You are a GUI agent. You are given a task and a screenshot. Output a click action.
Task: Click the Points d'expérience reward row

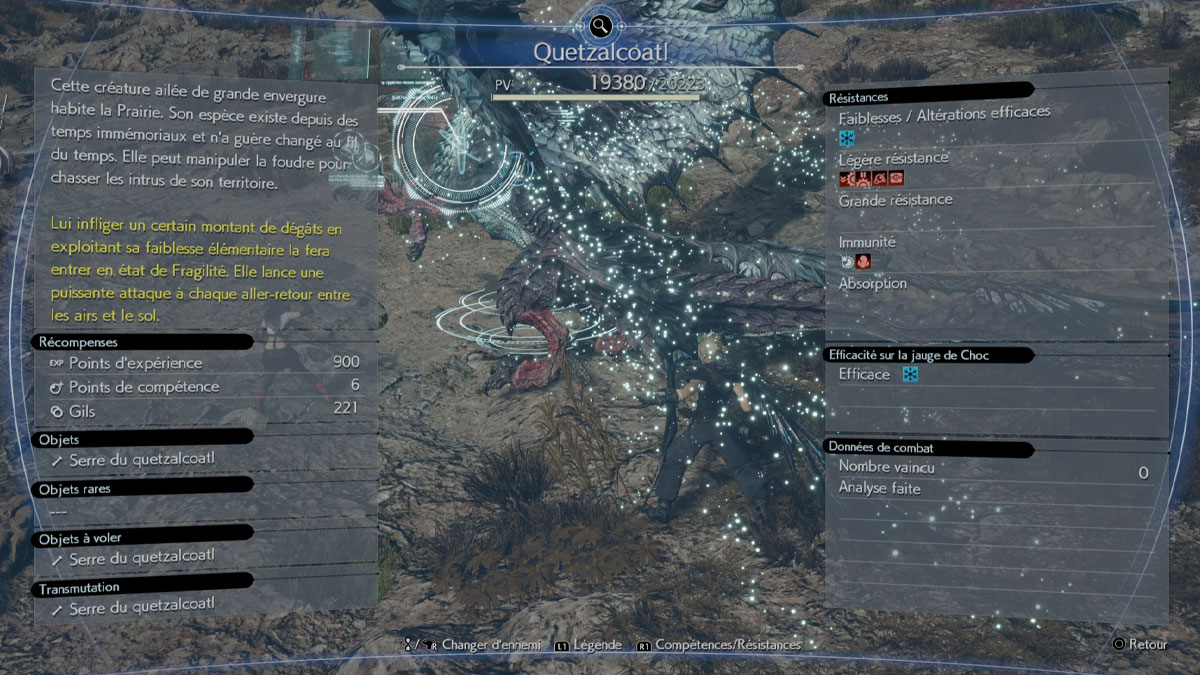coord(204,363)
